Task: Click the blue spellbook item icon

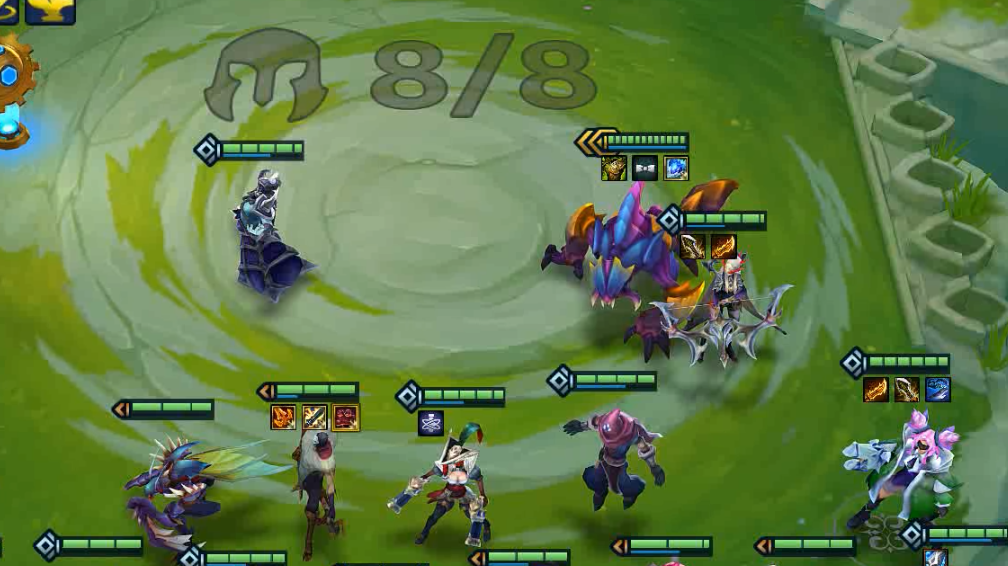Action: (x=937, y=389)
